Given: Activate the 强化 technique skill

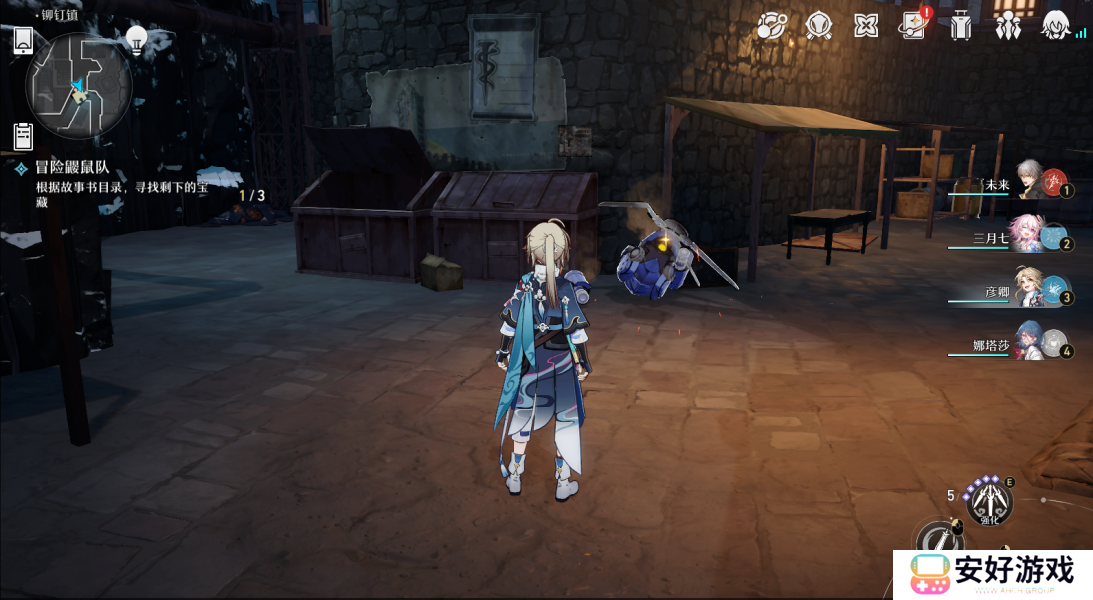Looking at the screenshot, I should (x=988, y=502).
